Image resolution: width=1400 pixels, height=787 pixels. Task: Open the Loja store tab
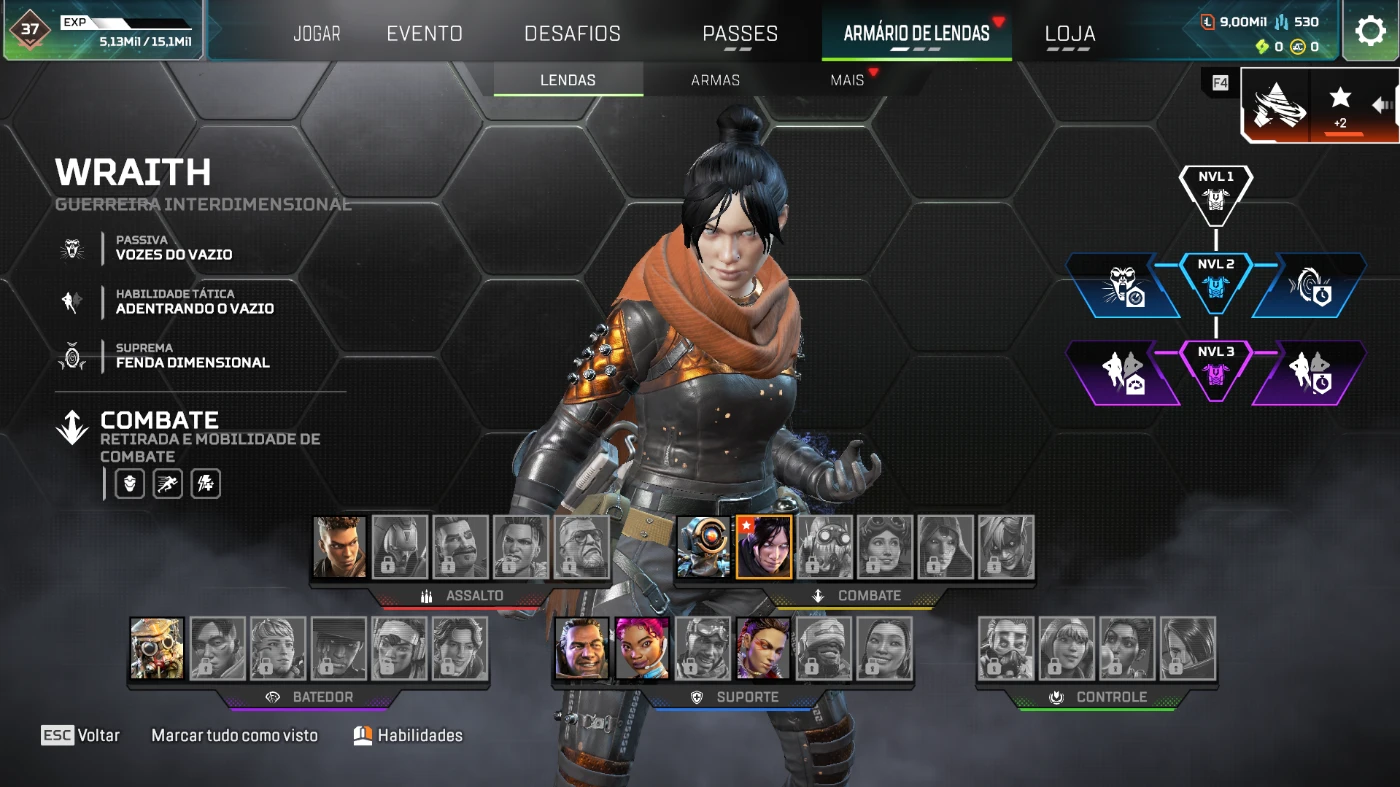point(1070,34)
